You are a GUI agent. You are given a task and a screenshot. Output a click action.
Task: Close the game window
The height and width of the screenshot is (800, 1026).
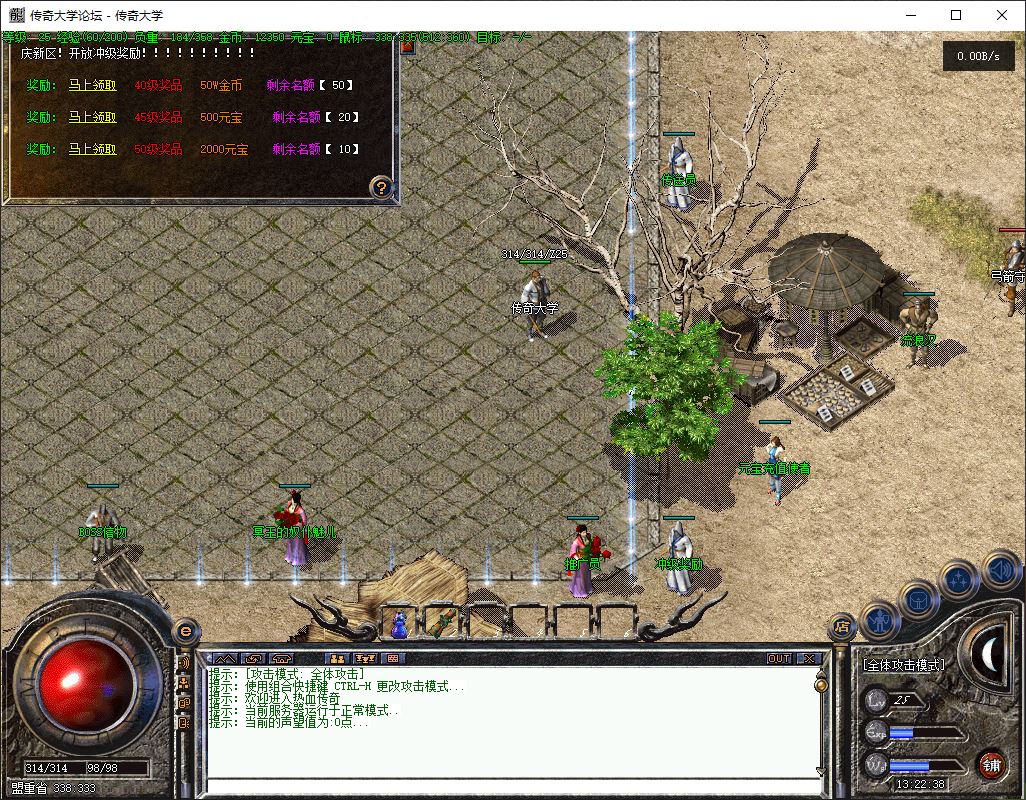click(1002, 15)
